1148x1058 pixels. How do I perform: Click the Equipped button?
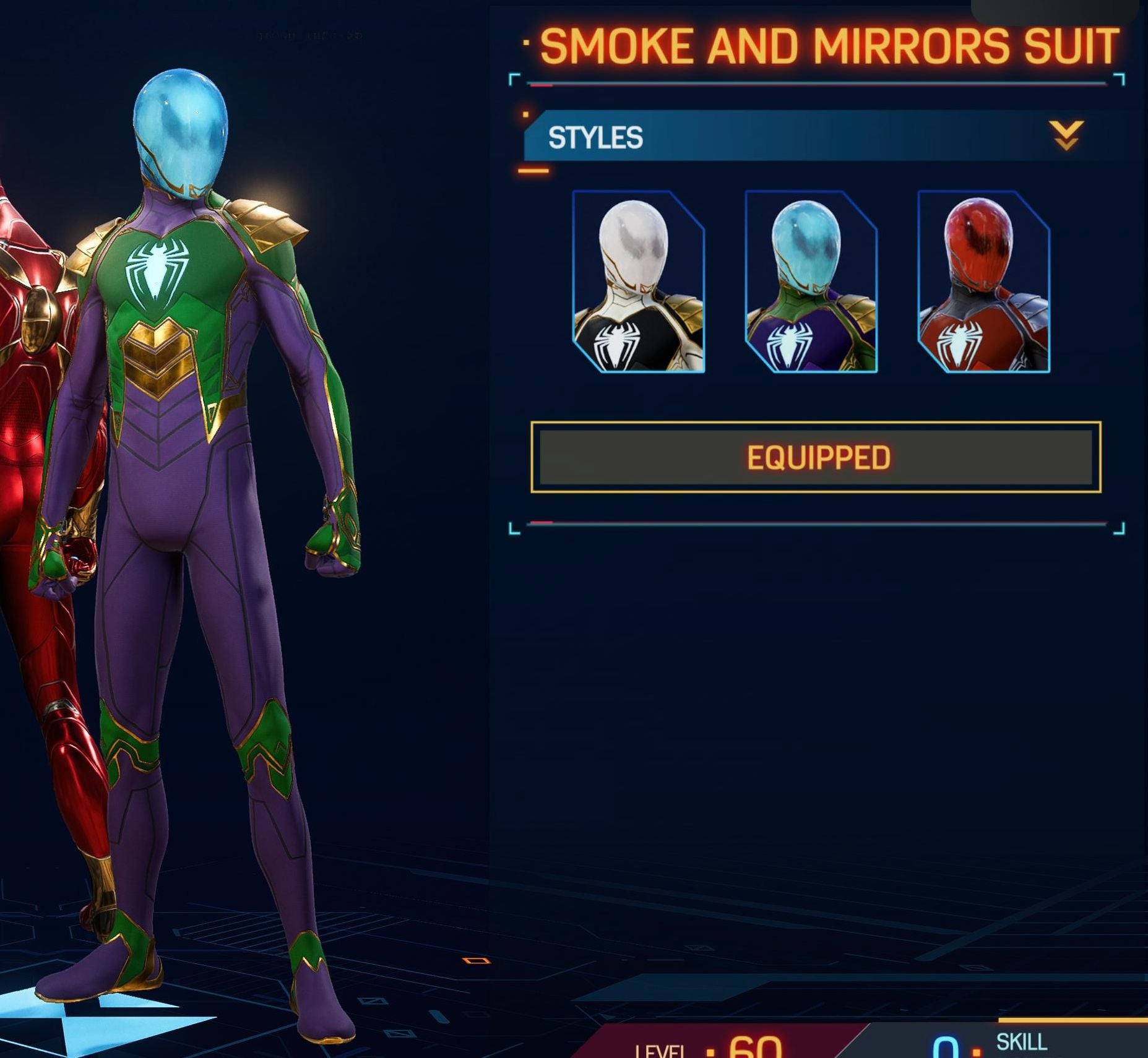tap(816, 457)
